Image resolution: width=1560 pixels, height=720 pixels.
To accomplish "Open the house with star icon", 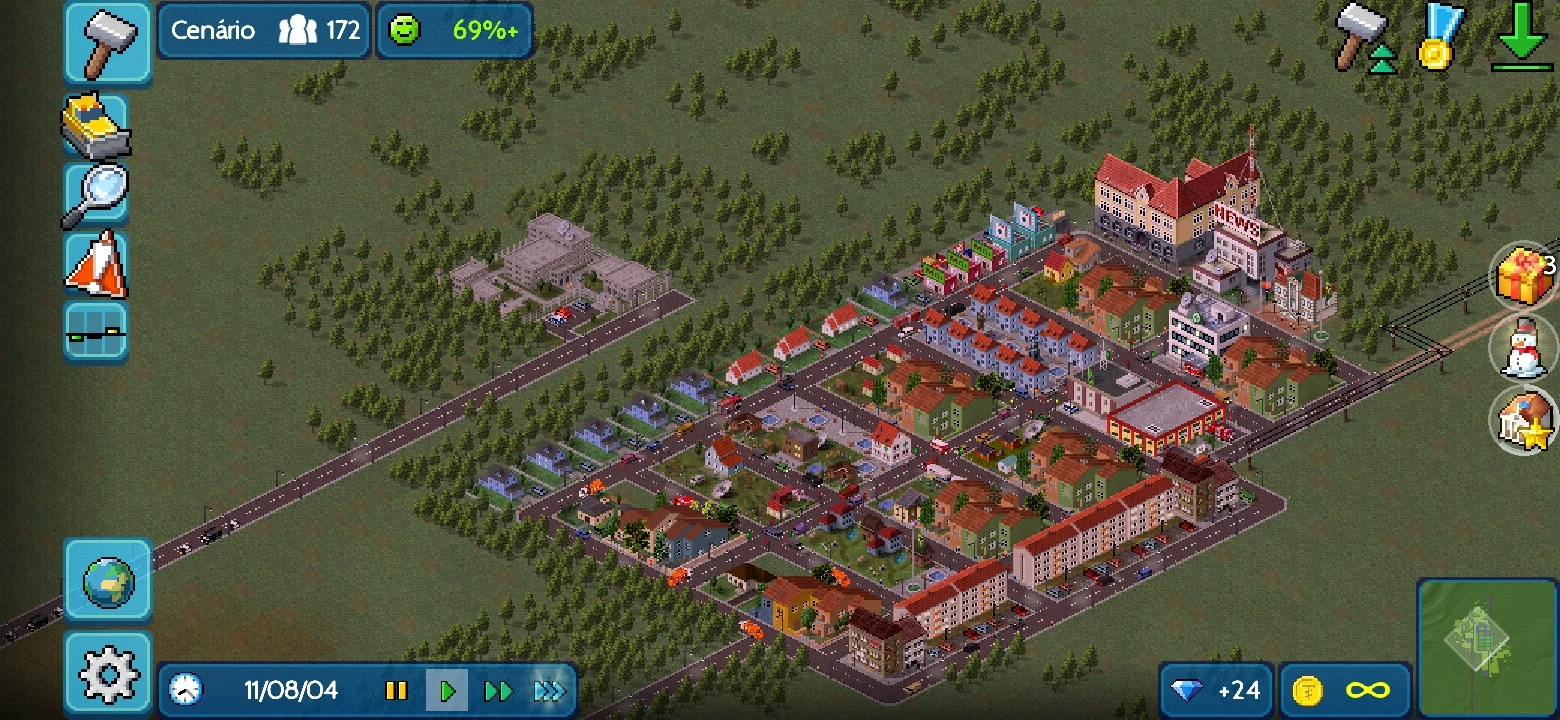I will coord(1524,420).
